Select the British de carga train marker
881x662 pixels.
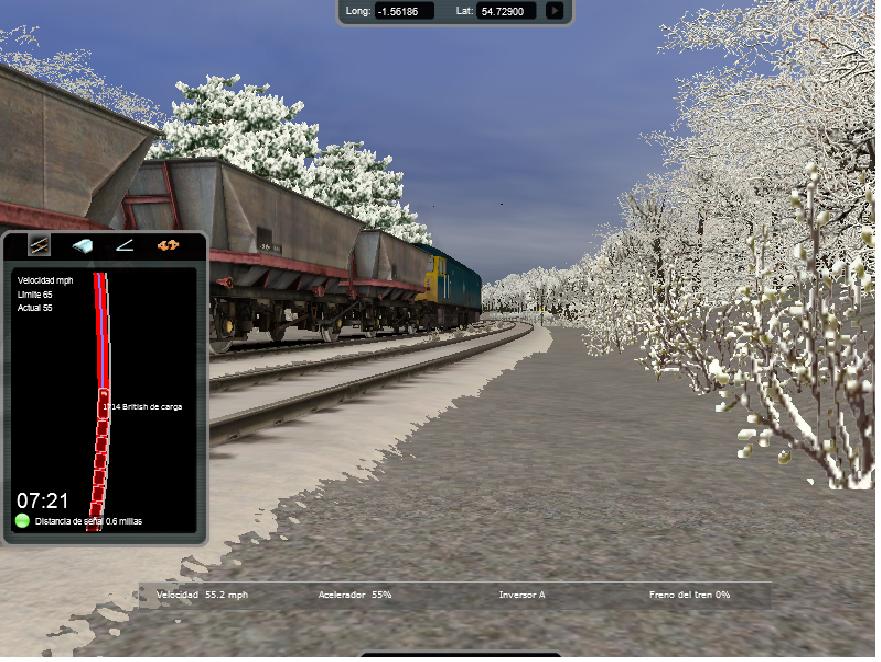pos(103,406)
